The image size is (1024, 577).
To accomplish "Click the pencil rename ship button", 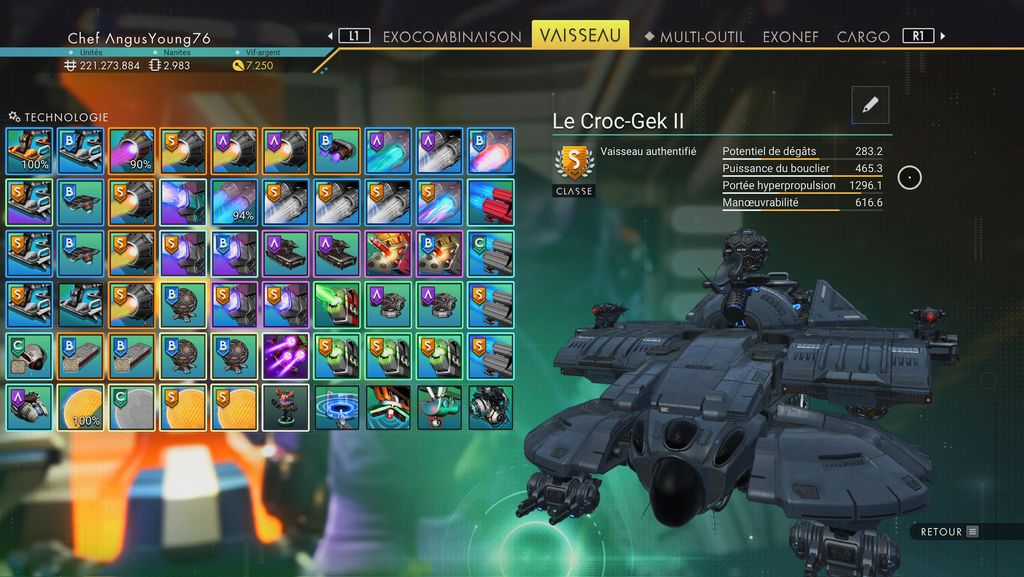I will click(870, 105).
